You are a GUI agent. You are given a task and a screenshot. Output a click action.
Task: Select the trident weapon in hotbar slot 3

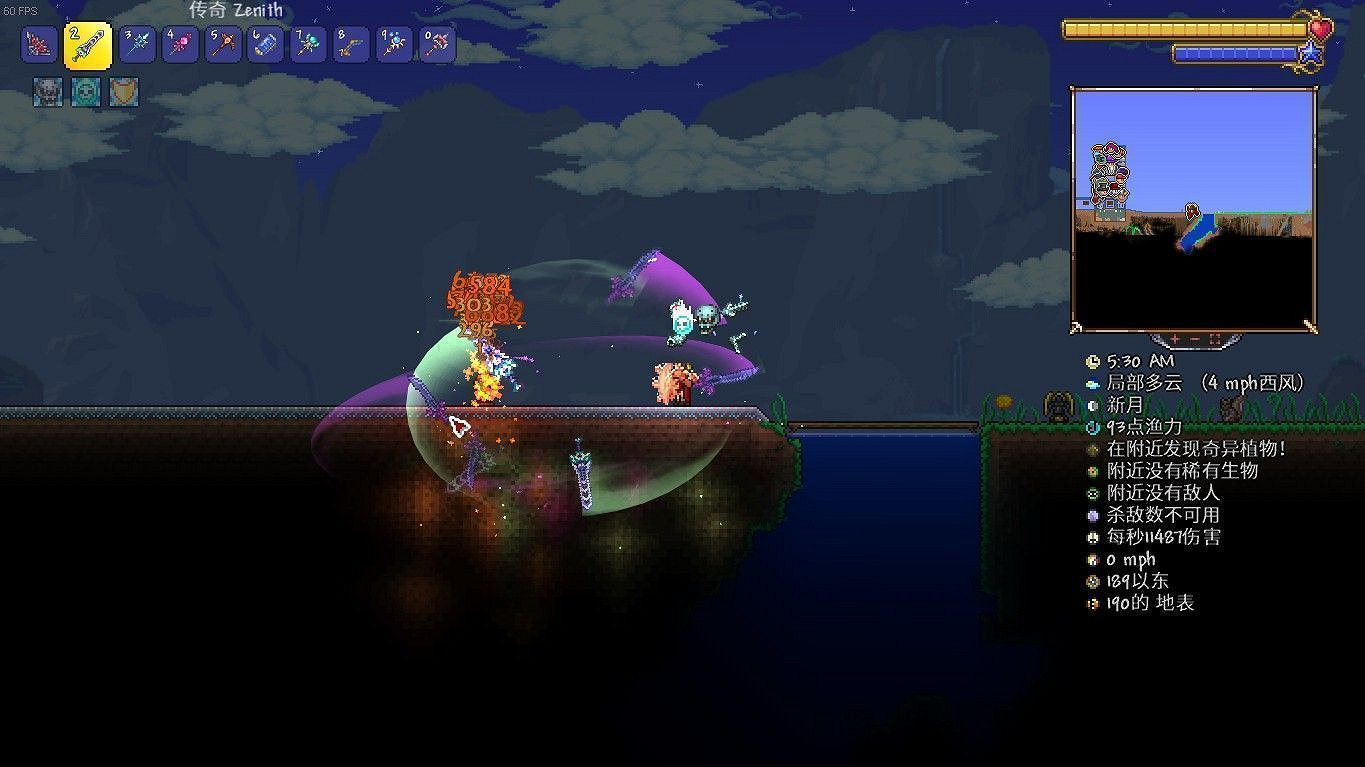[137, 42]
